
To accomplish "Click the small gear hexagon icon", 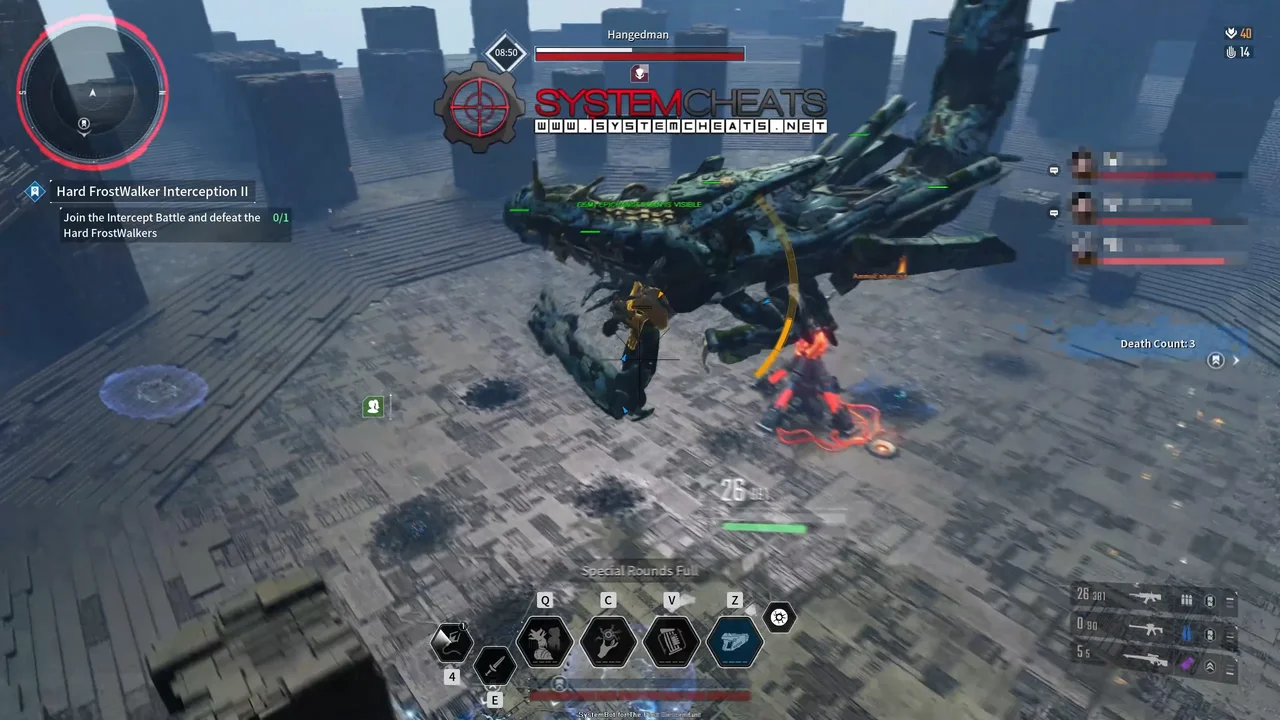I will pos(779,617).
